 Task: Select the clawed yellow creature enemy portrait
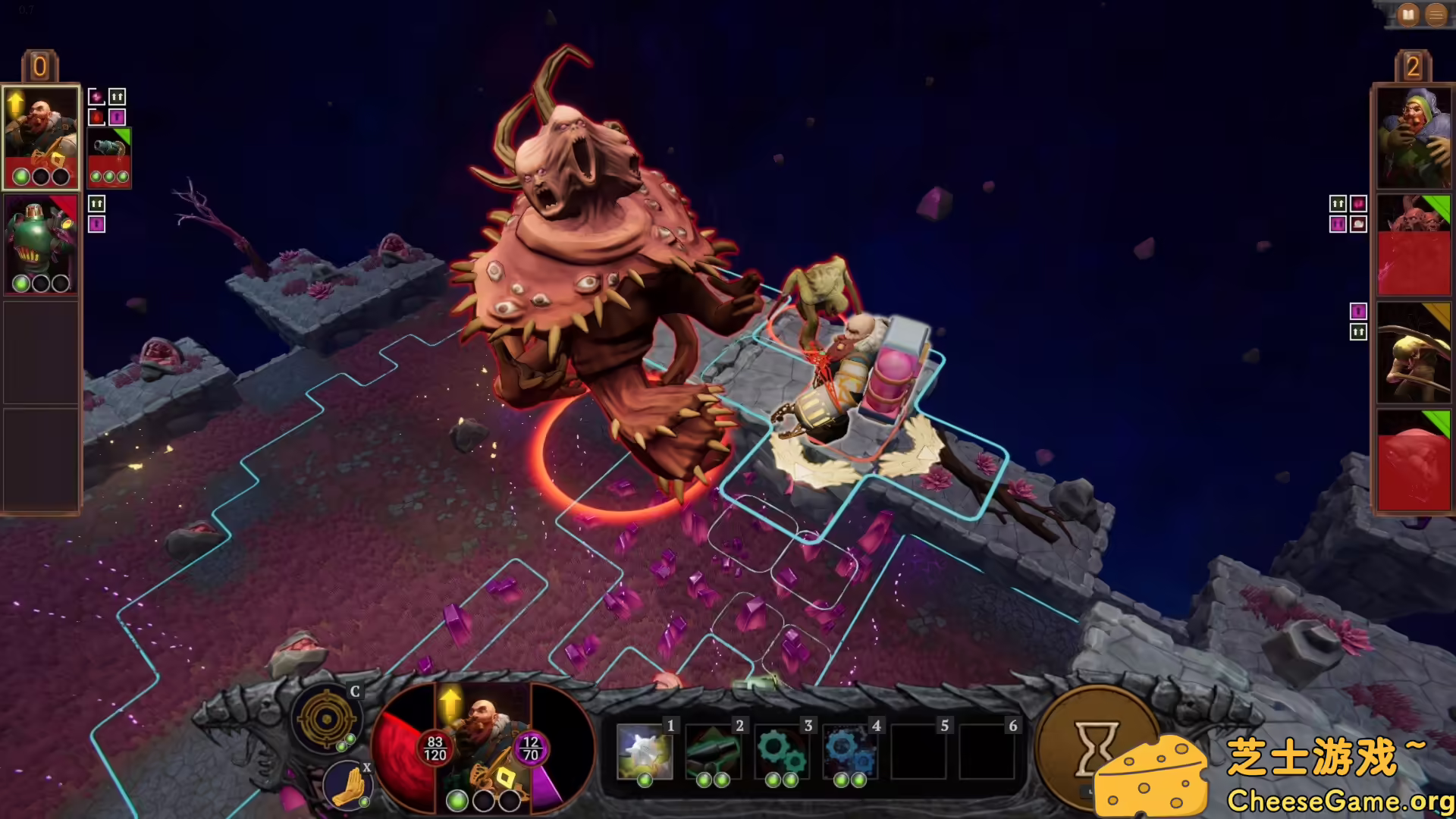1414,353
